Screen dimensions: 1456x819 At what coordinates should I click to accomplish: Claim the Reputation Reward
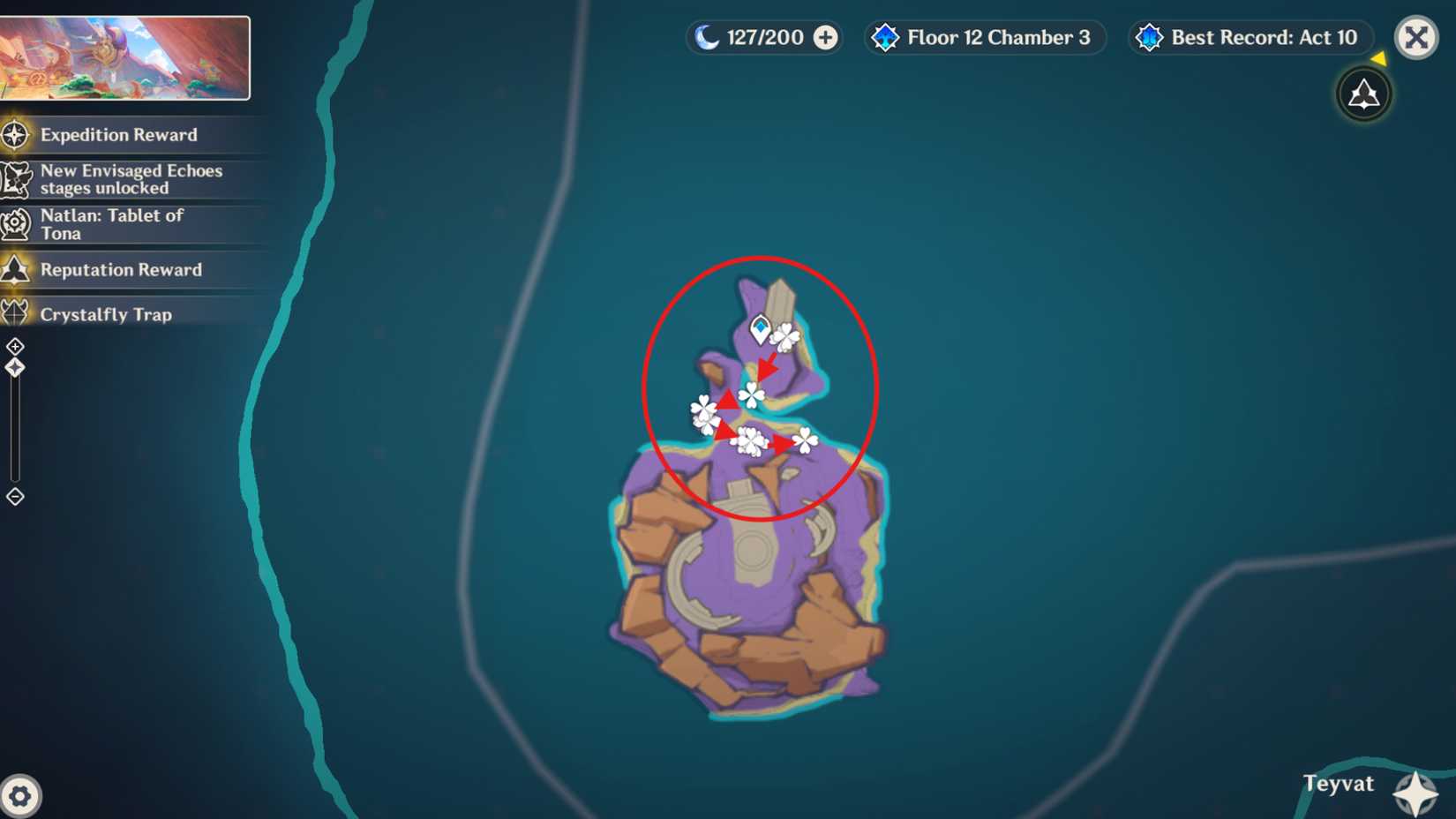point(121,269)
